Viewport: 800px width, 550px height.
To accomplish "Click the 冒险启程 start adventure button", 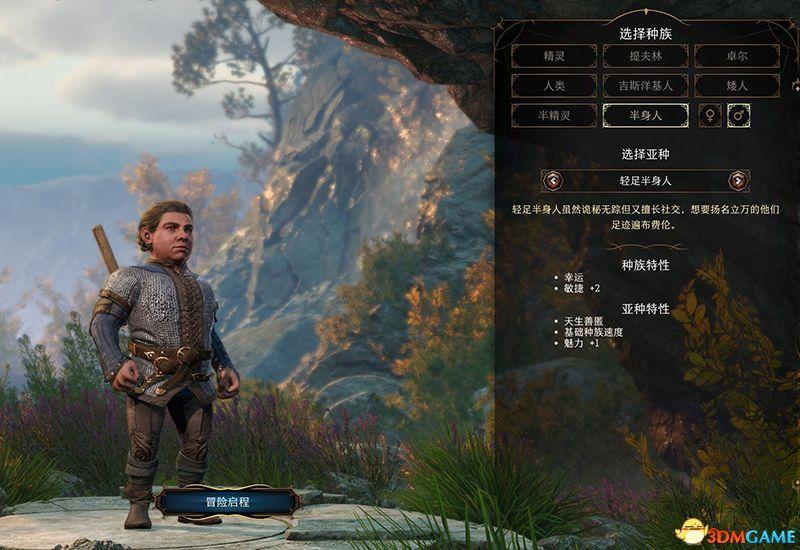I will pyautogui.click(x=226, y=500).
